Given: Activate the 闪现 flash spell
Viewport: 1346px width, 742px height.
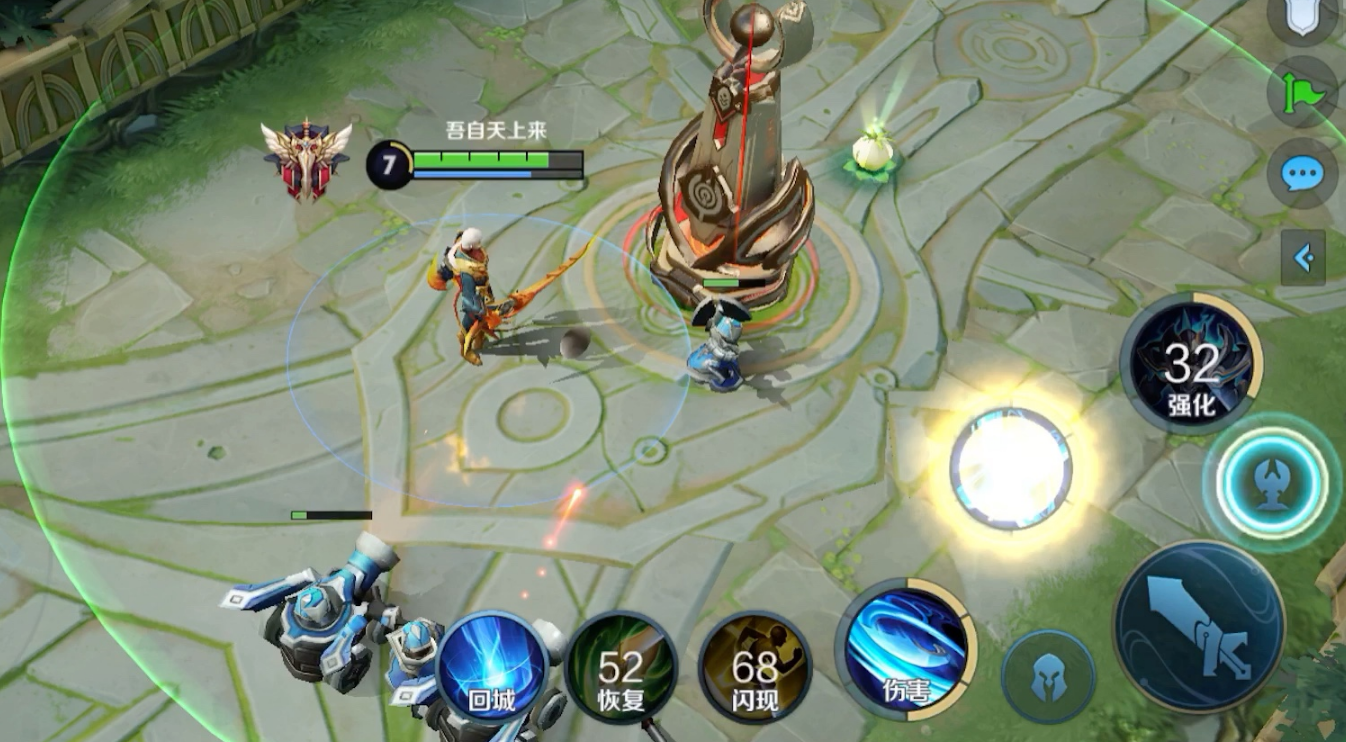Looking at the screenshot, I should (x=755, y=667).
